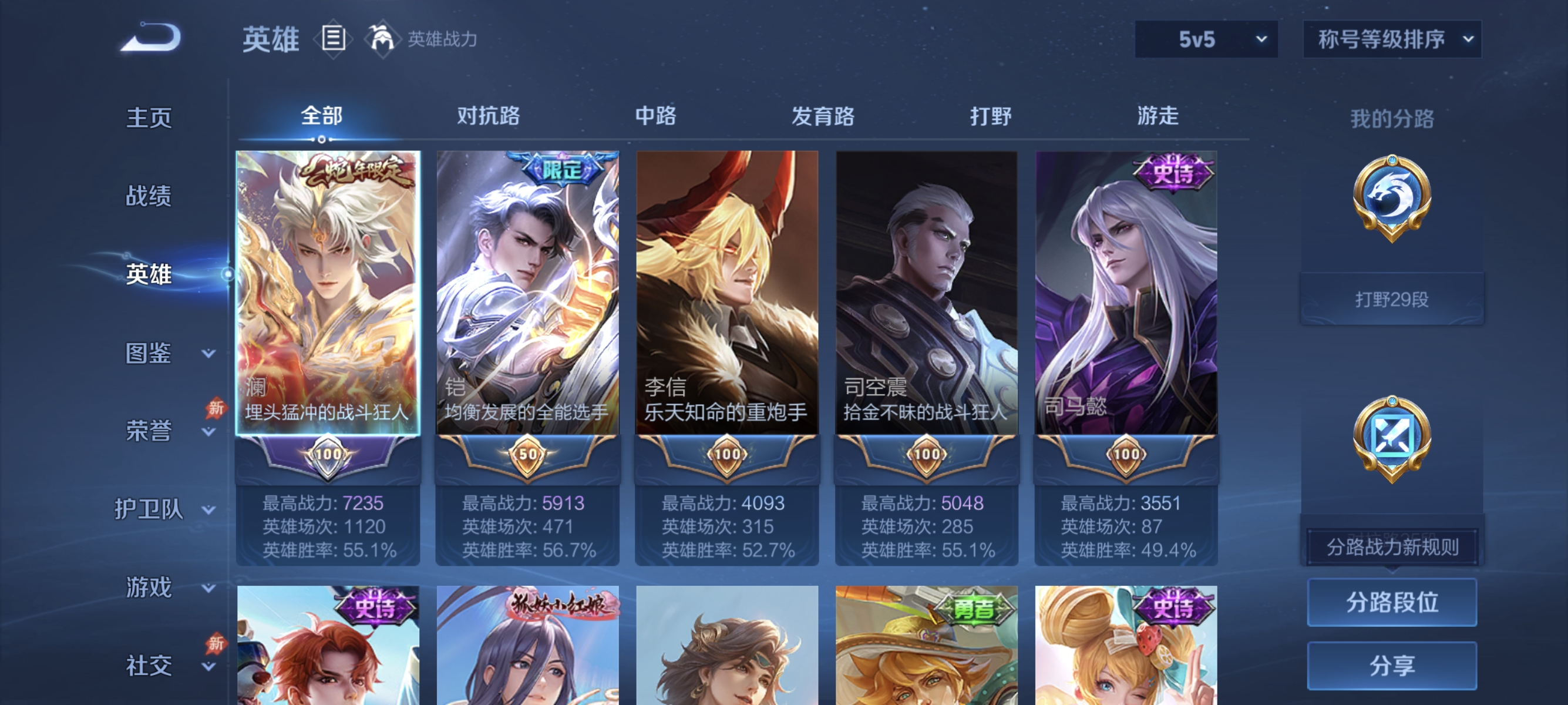Click the 分路段位 button
Image resolution: width=1568 pixels, height=705 pixels.
[x=1392, y=603]
